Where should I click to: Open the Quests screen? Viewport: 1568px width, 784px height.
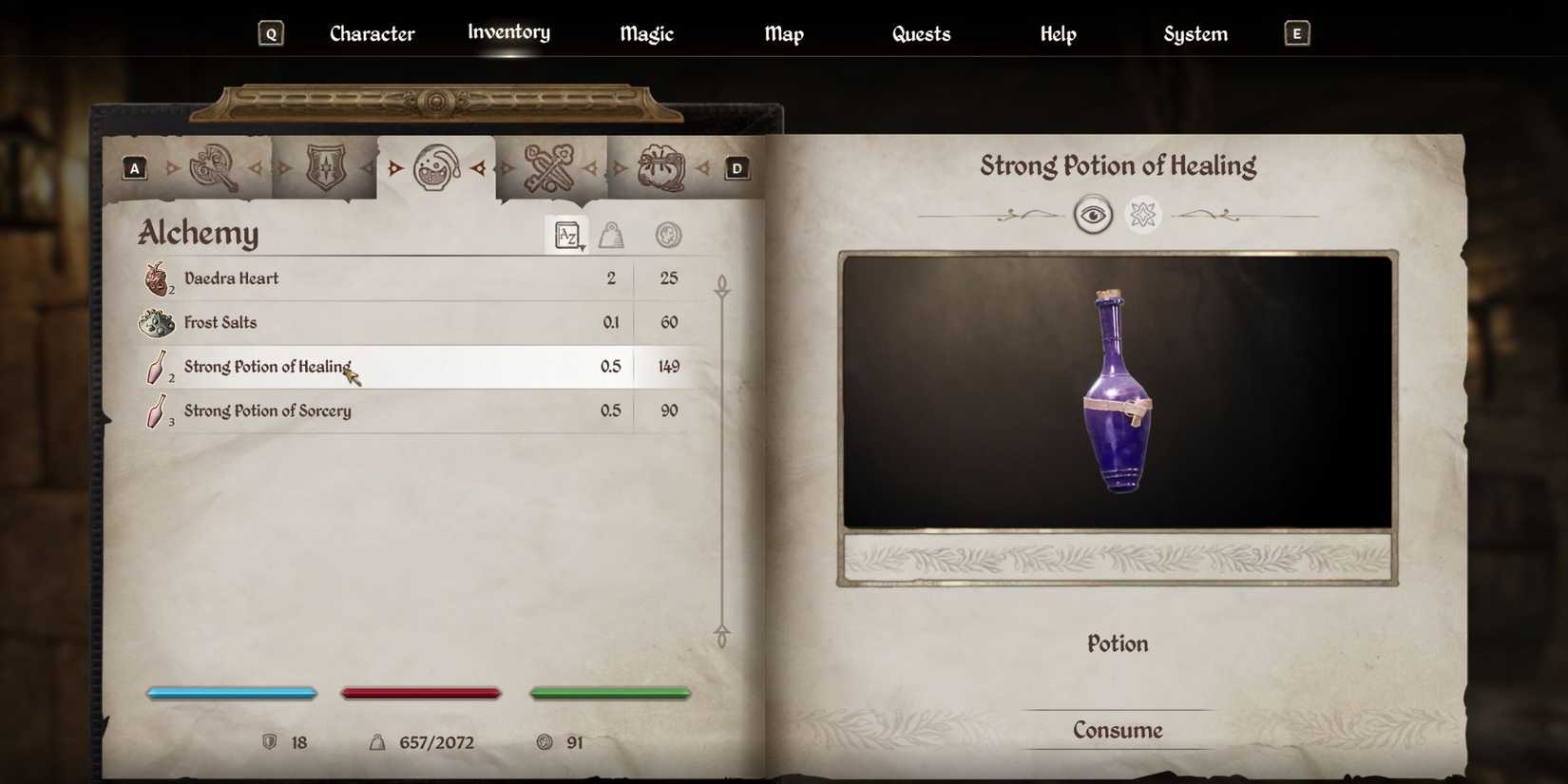921,33
